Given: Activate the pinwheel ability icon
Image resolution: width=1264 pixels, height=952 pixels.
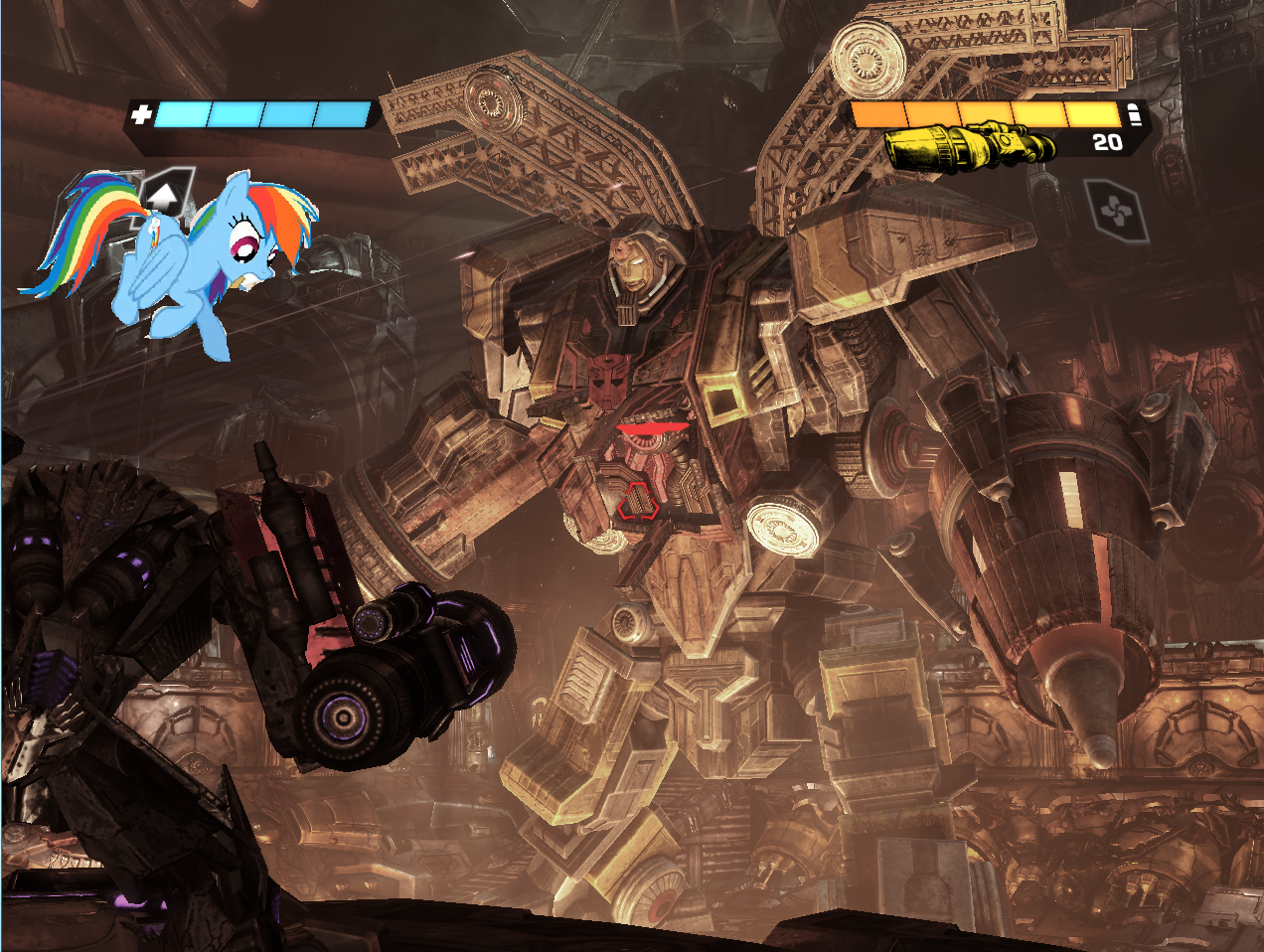Looking at the screenshot, I should (x=1117, y=211).
